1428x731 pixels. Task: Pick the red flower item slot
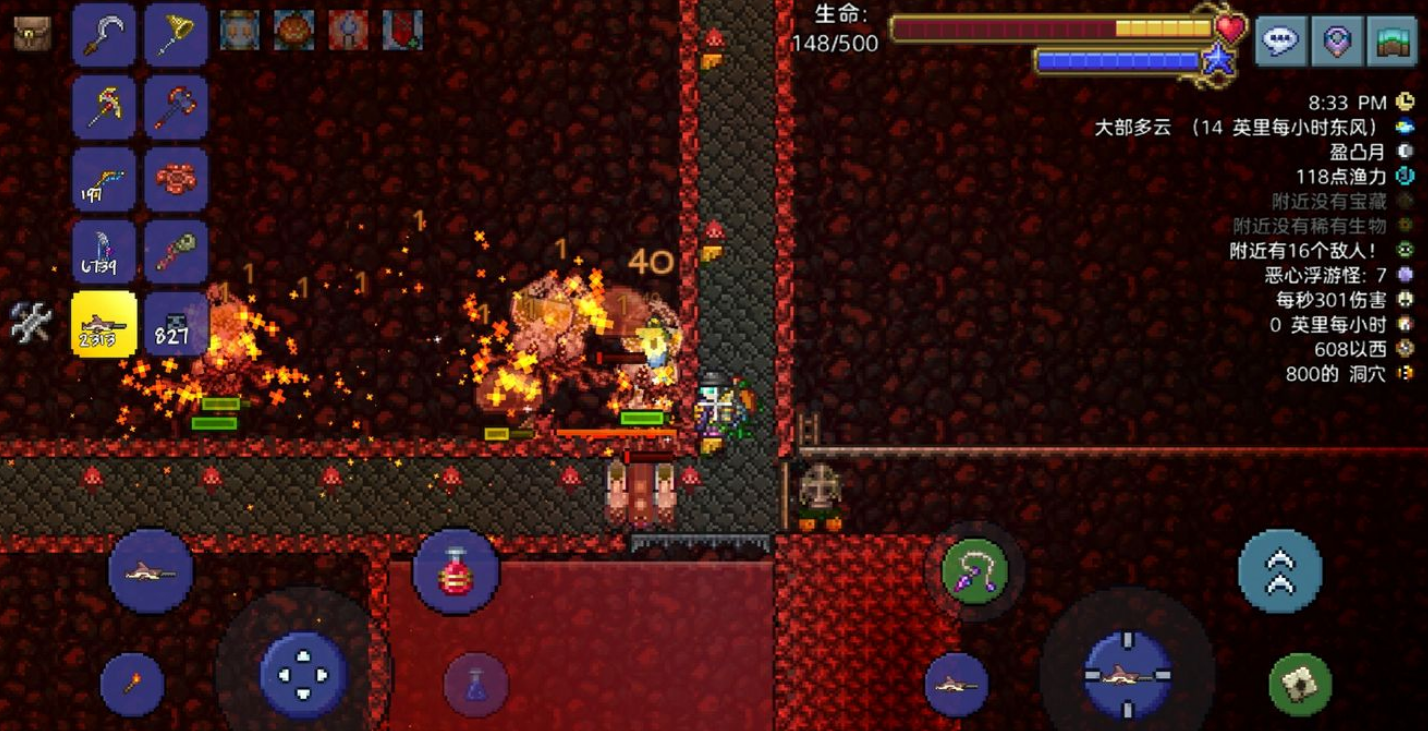click(x=175, y=179)
